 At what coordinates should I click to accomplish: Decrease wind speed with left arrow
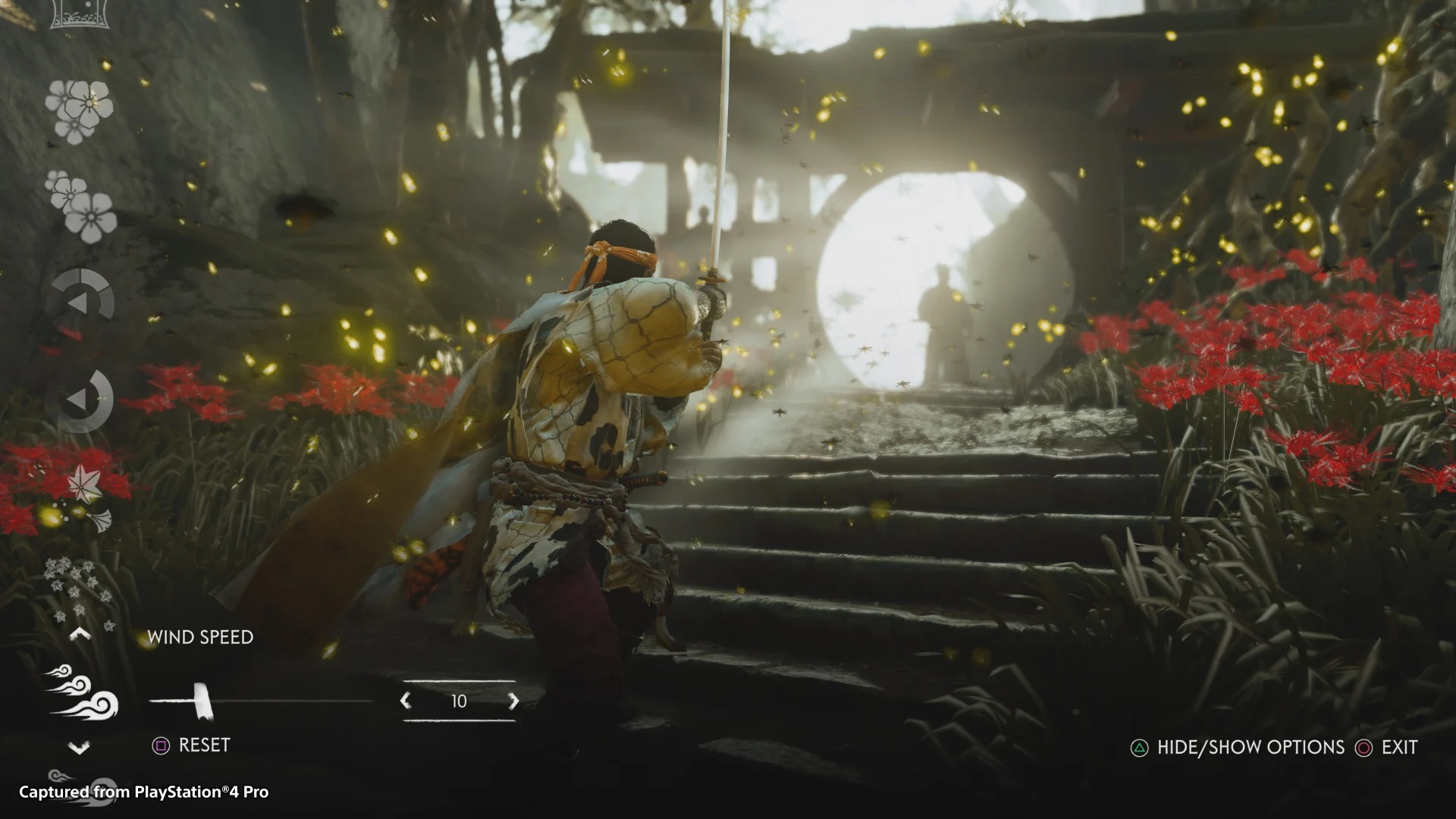pyautogui.click(x=404, y=701)
